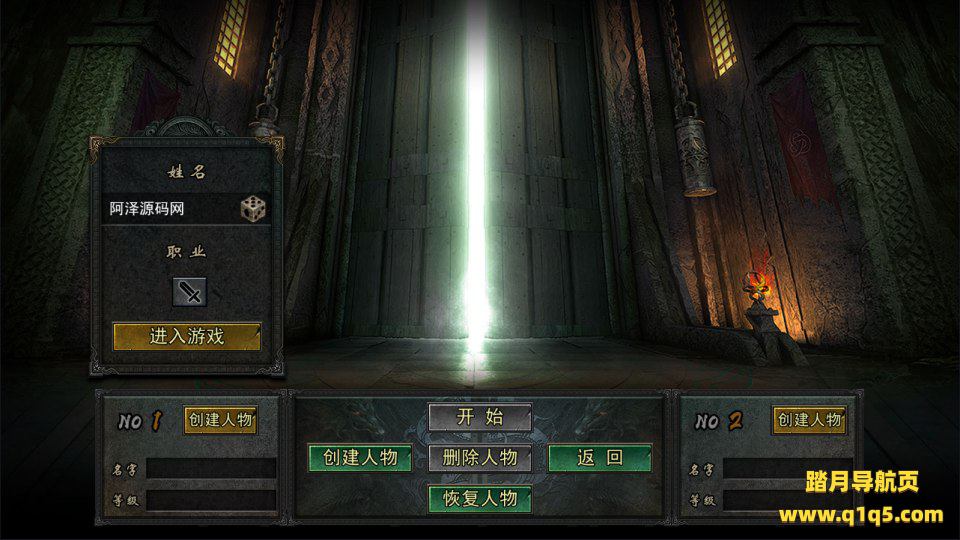Create character in slot NO 2

(x=809, y=420)
